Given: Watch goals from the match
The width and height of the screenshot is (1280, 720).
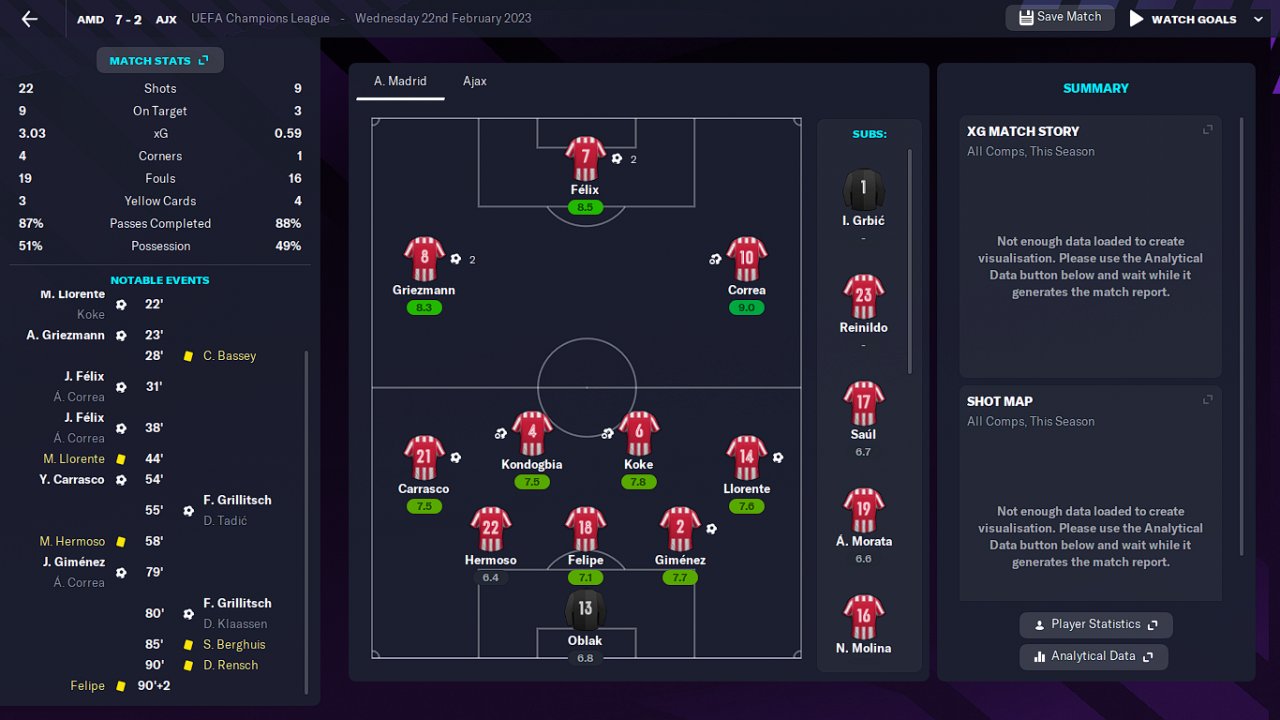Looking at the screenshot, I should click(x=1183, y=19).
